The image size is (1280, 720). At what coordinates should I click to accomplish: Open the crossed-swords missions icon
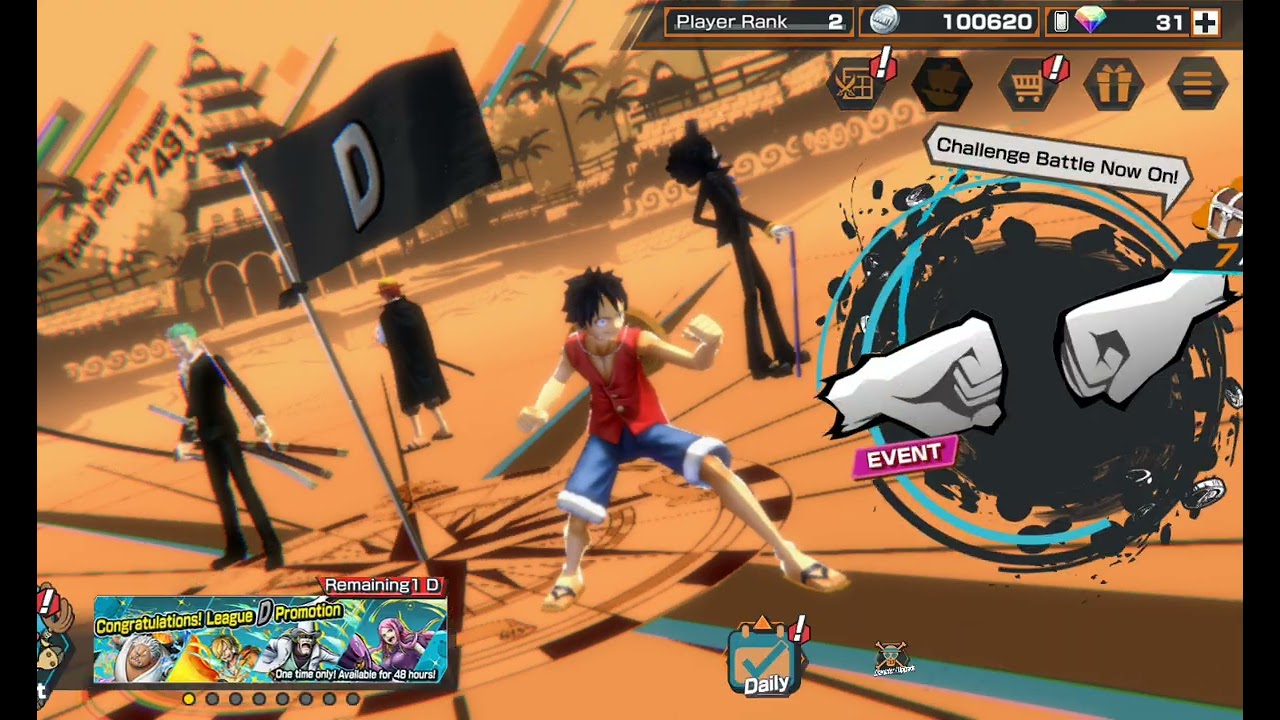tap(857, 84)
